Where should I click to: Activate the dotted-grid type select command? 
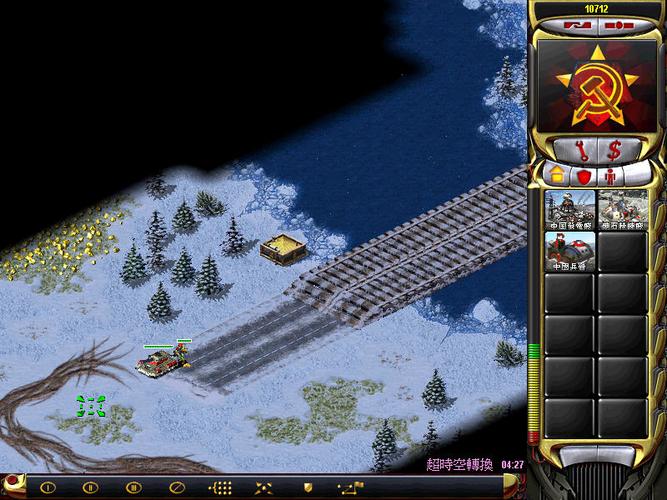220,488
